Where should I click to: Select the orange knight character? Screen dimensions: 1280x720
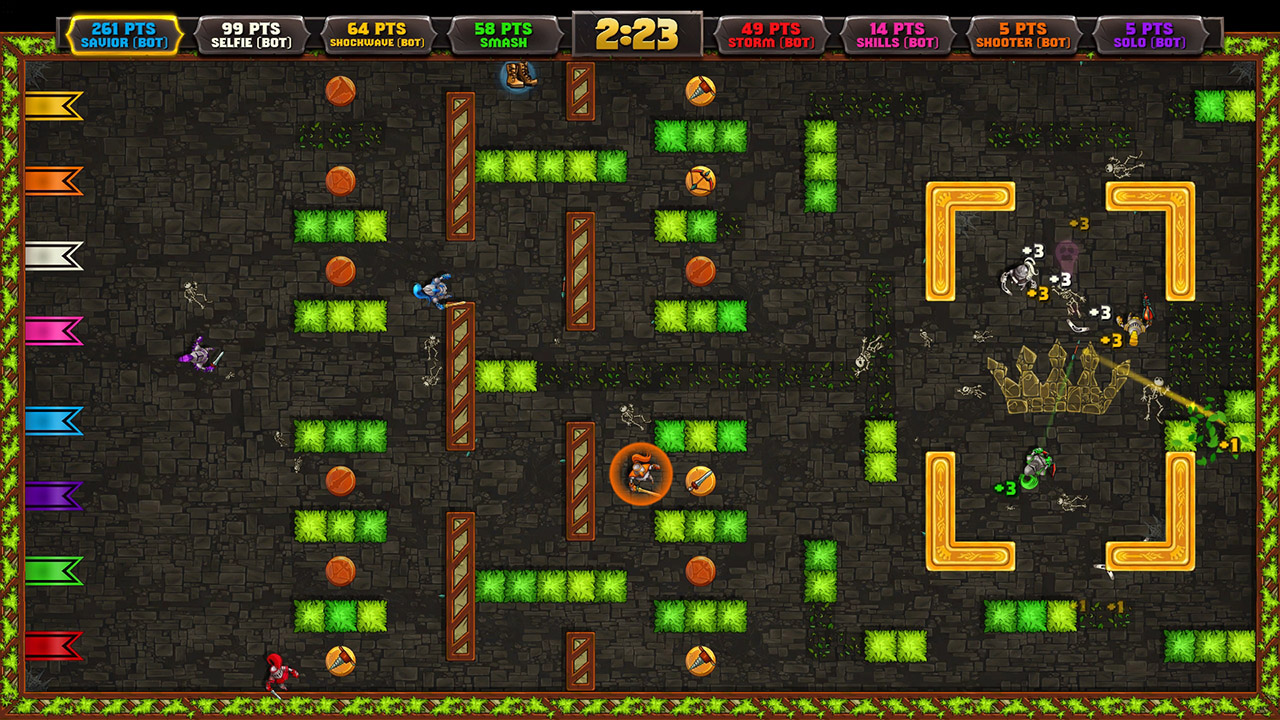(x=640, y=472)
